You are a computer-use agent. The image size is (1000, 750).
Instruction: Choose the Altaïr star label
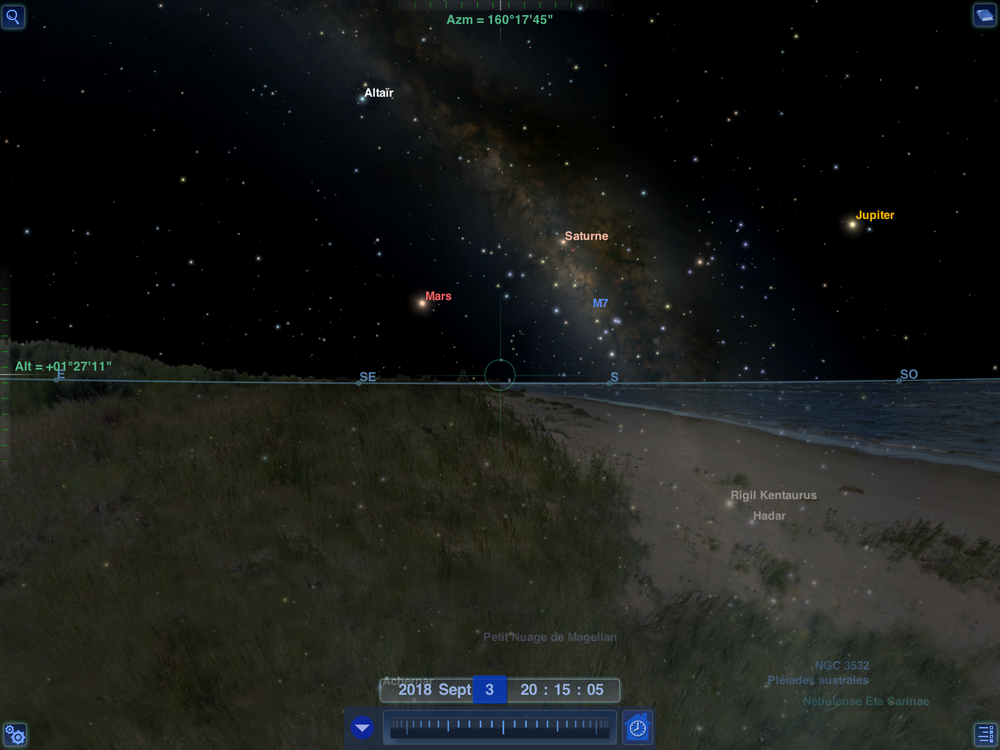pos(379,93)
